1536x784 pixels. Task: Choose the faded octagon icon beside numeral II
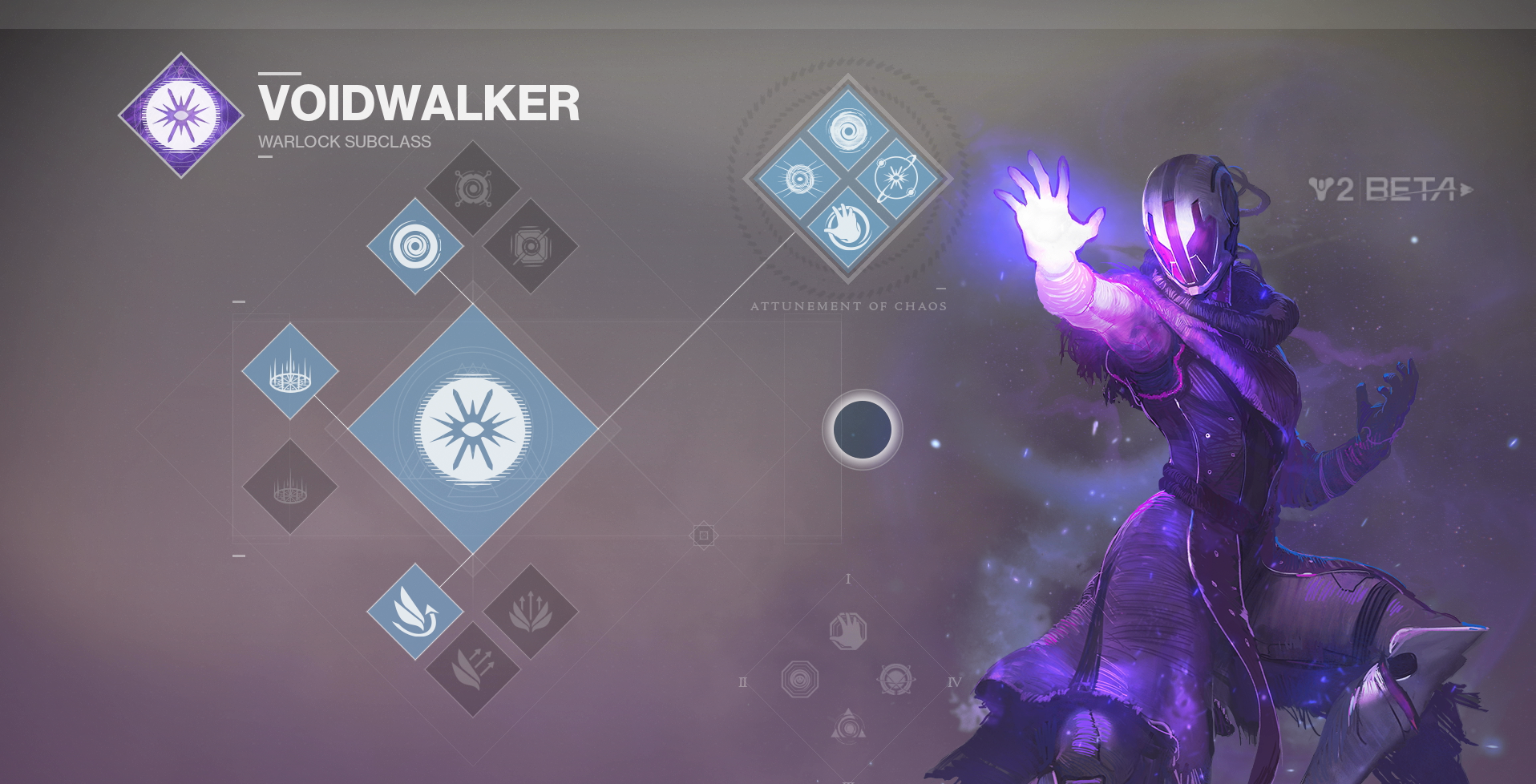click(800, 680)
